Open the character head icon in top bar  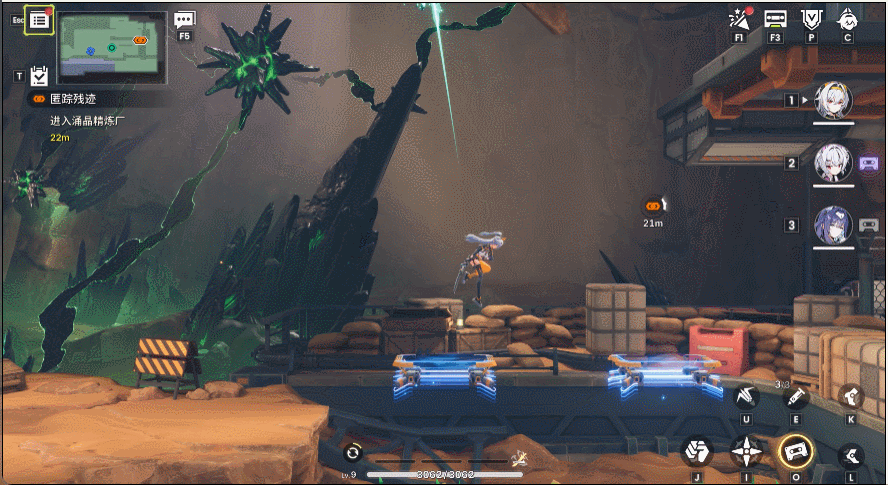point(848,19)
